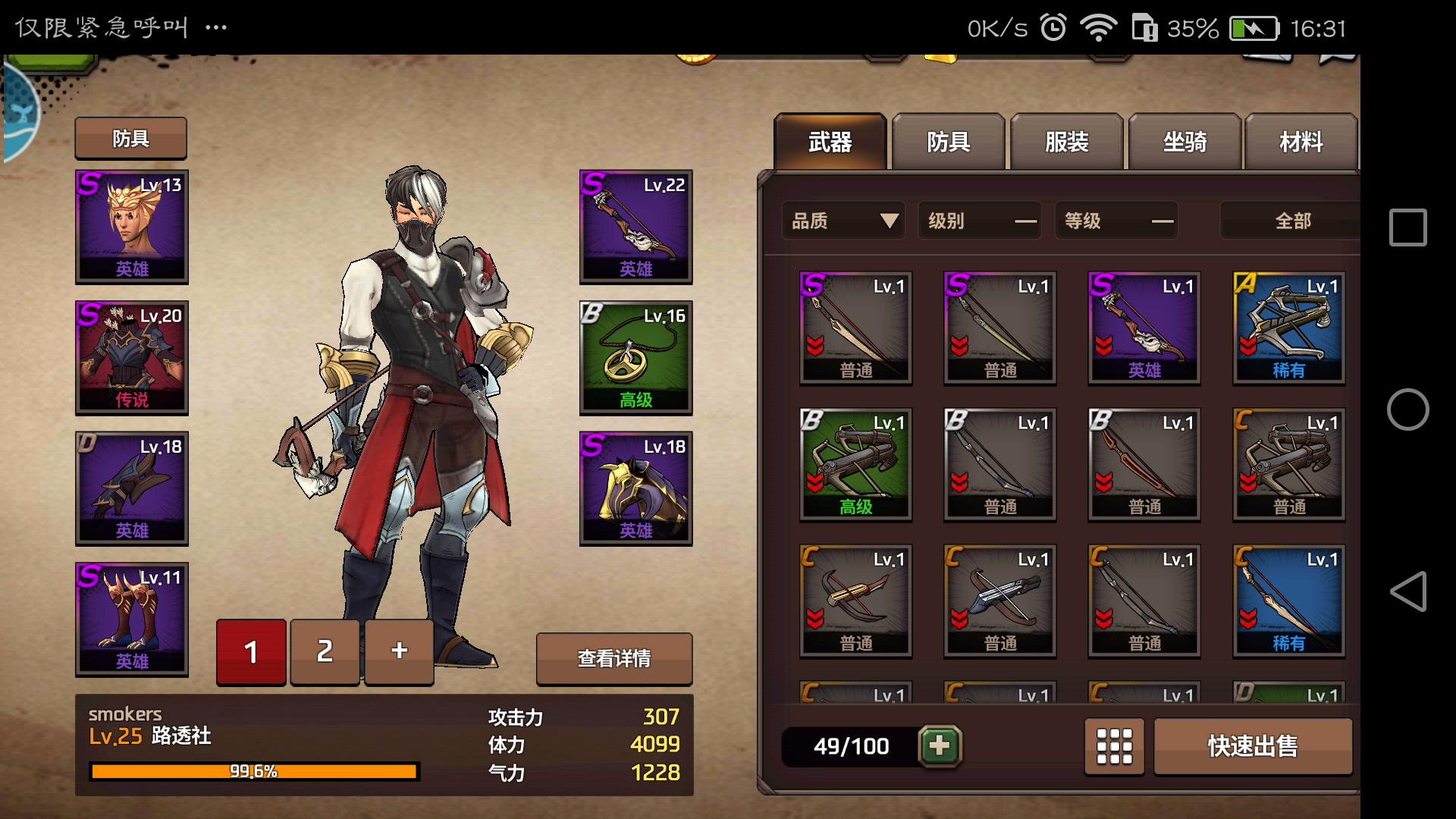The width and height of the screenshot is (1456, 819).
Task: Select the A-rank 稀有 crossbow in inventory
Action: [x=1288, y=328]
